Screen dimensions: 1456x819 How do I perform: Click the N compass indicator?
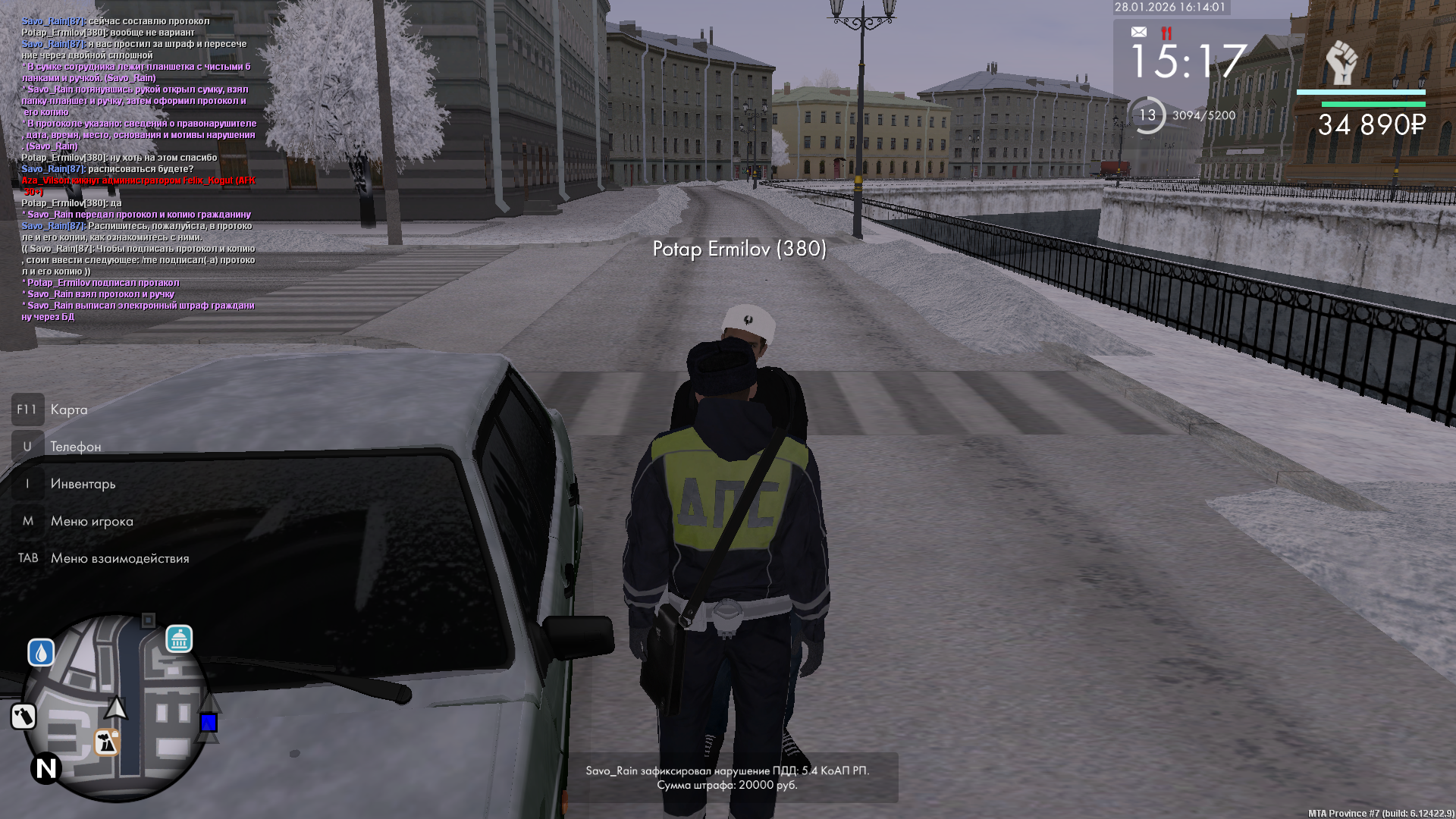tap(46, 768)
